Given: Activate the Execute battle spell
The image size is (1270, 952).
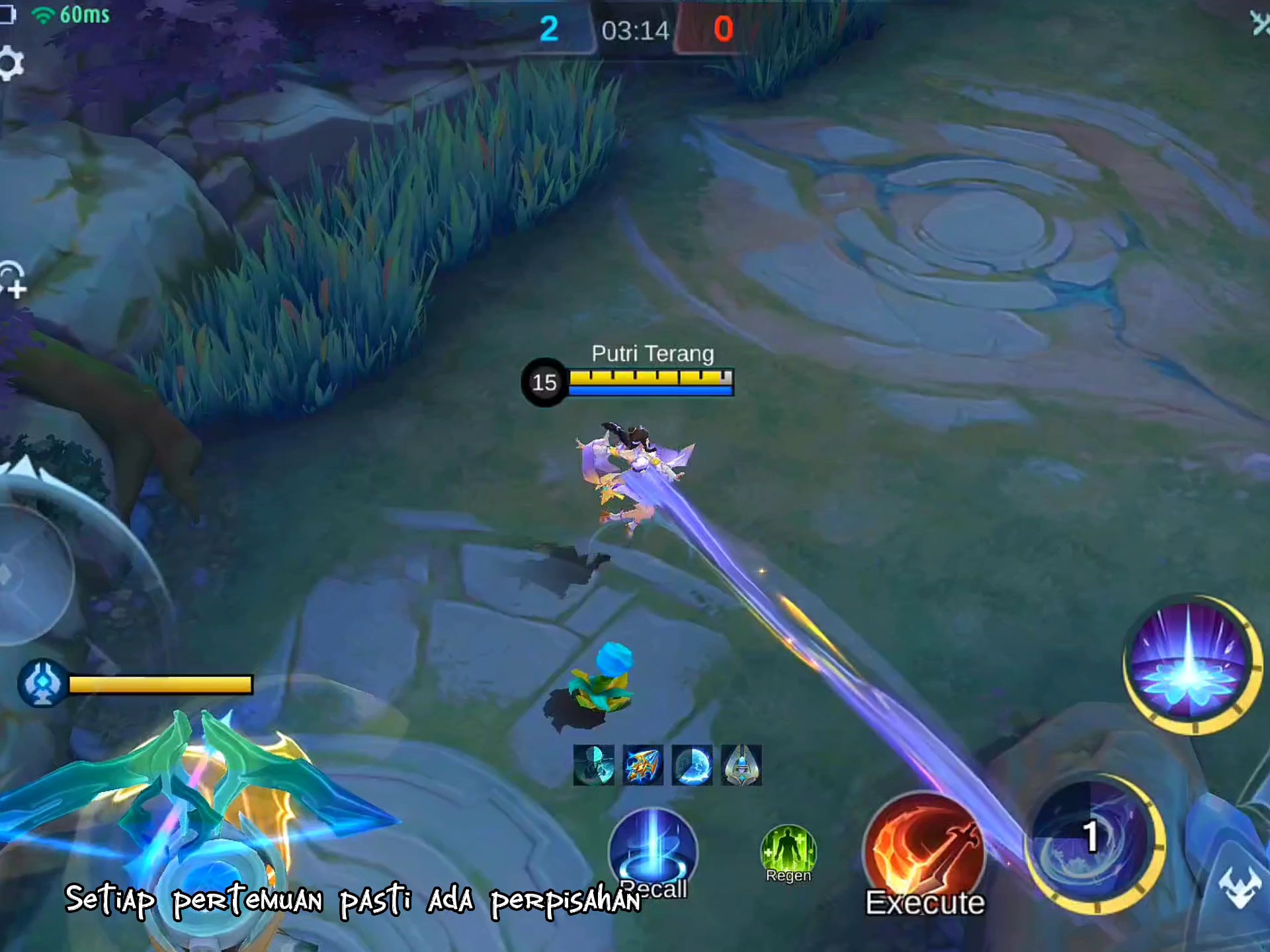Looking at the screenshot, I should coord(924,853).
